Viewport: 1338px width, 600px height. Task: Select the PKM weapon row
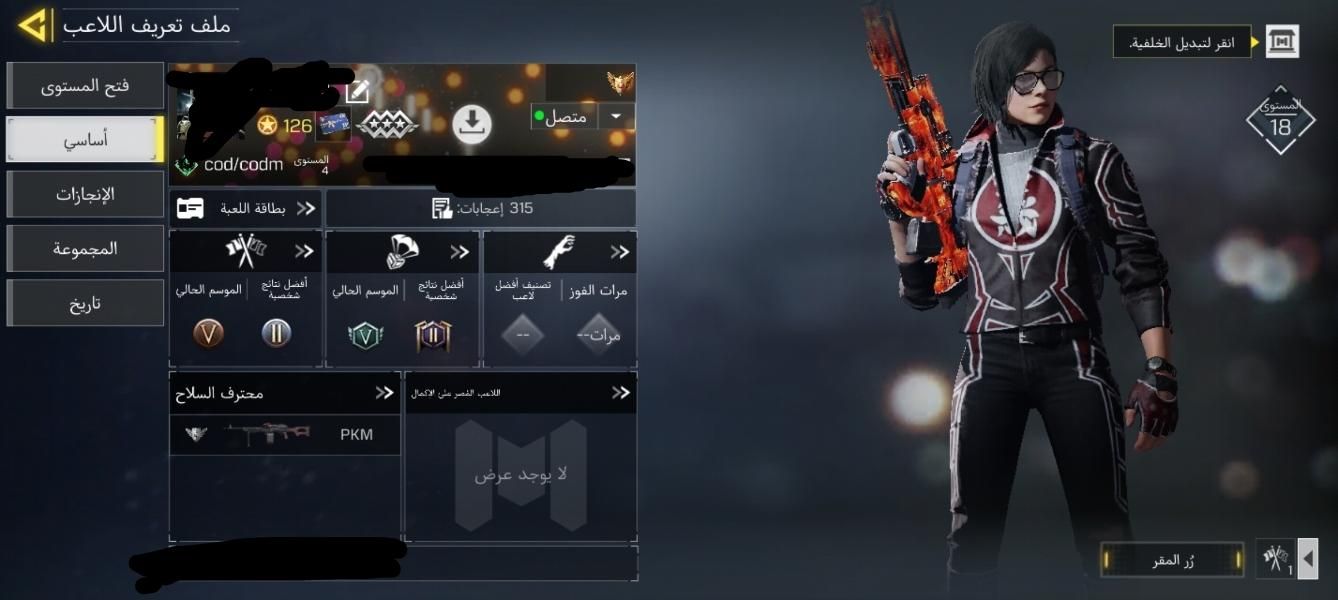pyautogui.click(x=285, y=435)
